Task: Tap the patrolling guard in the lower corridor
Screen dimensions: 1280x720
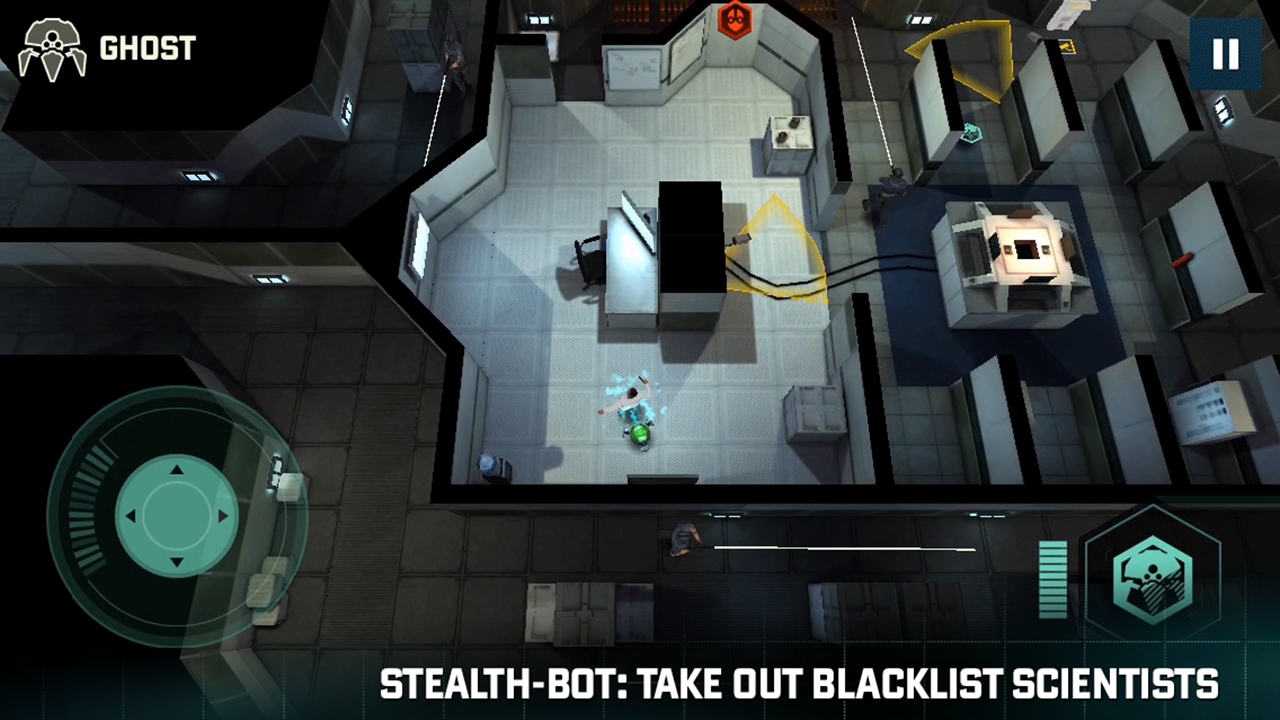Action: point(687,540)
